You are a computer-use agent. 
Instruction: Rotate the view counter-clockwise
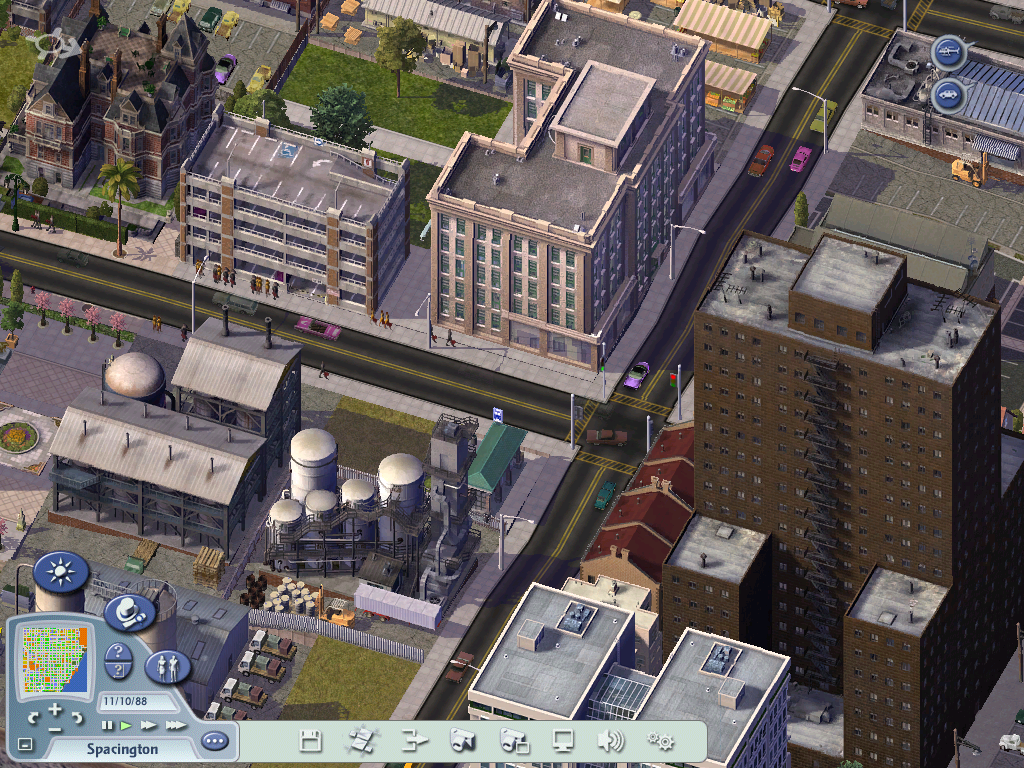[x=34, y=718]
